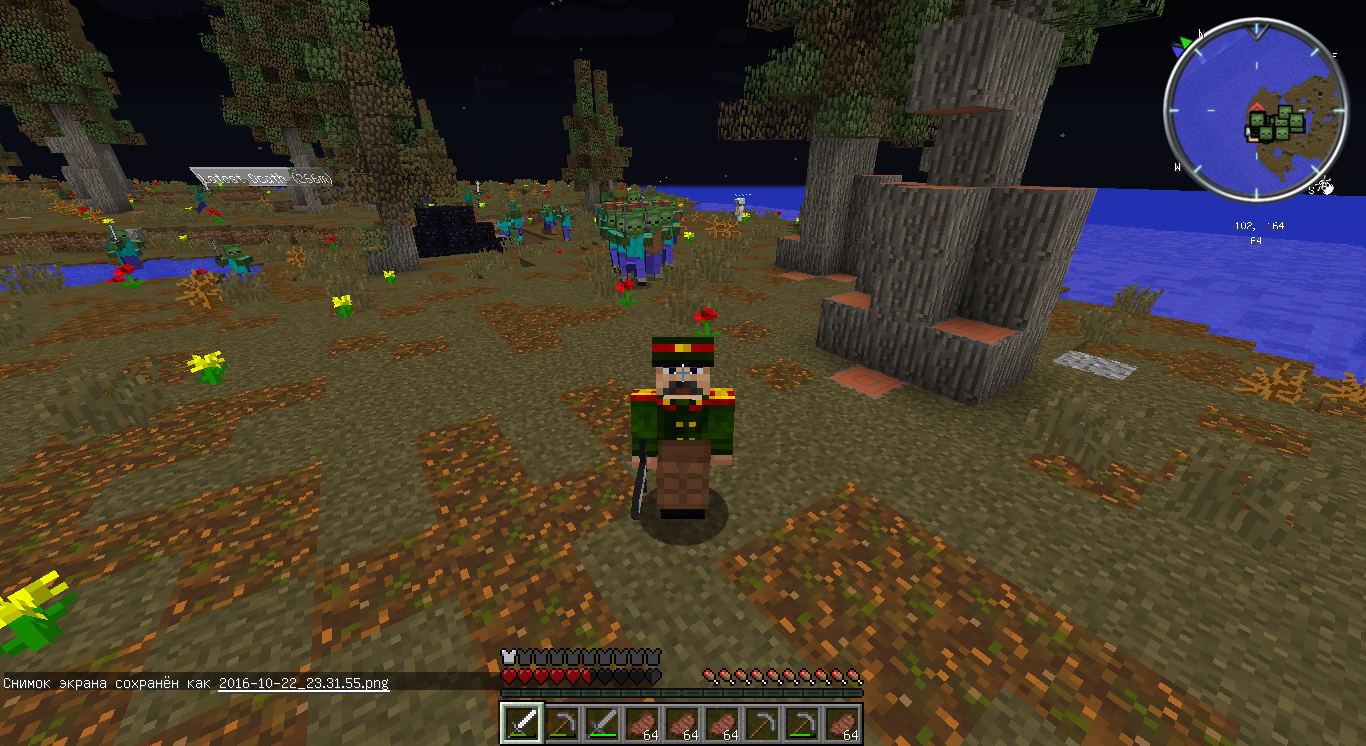Select the Latest Death waypoint label

261,178
